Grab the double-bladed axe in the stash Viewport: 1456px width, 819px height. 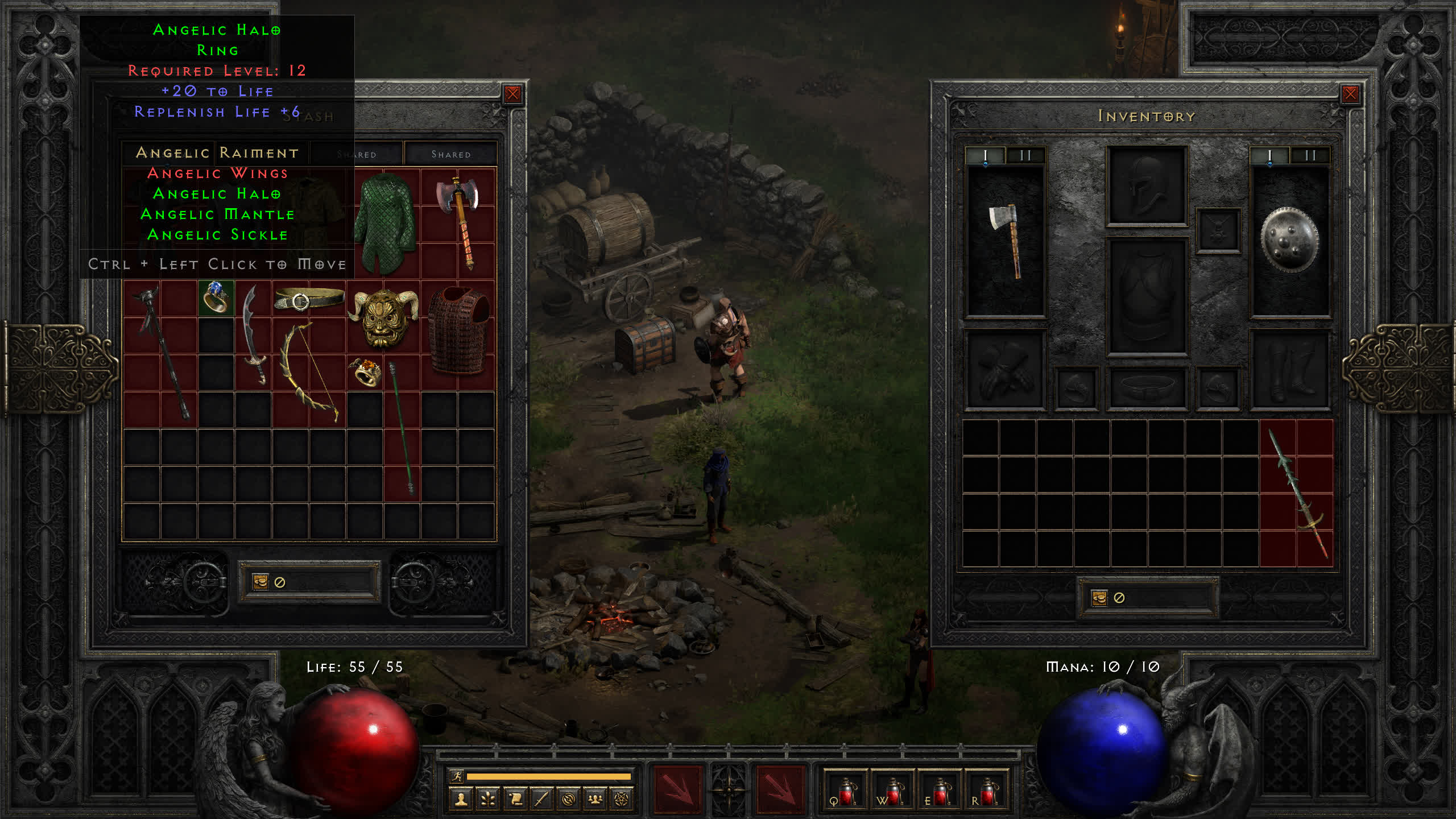pyautogui.click(x=458, y=222)
